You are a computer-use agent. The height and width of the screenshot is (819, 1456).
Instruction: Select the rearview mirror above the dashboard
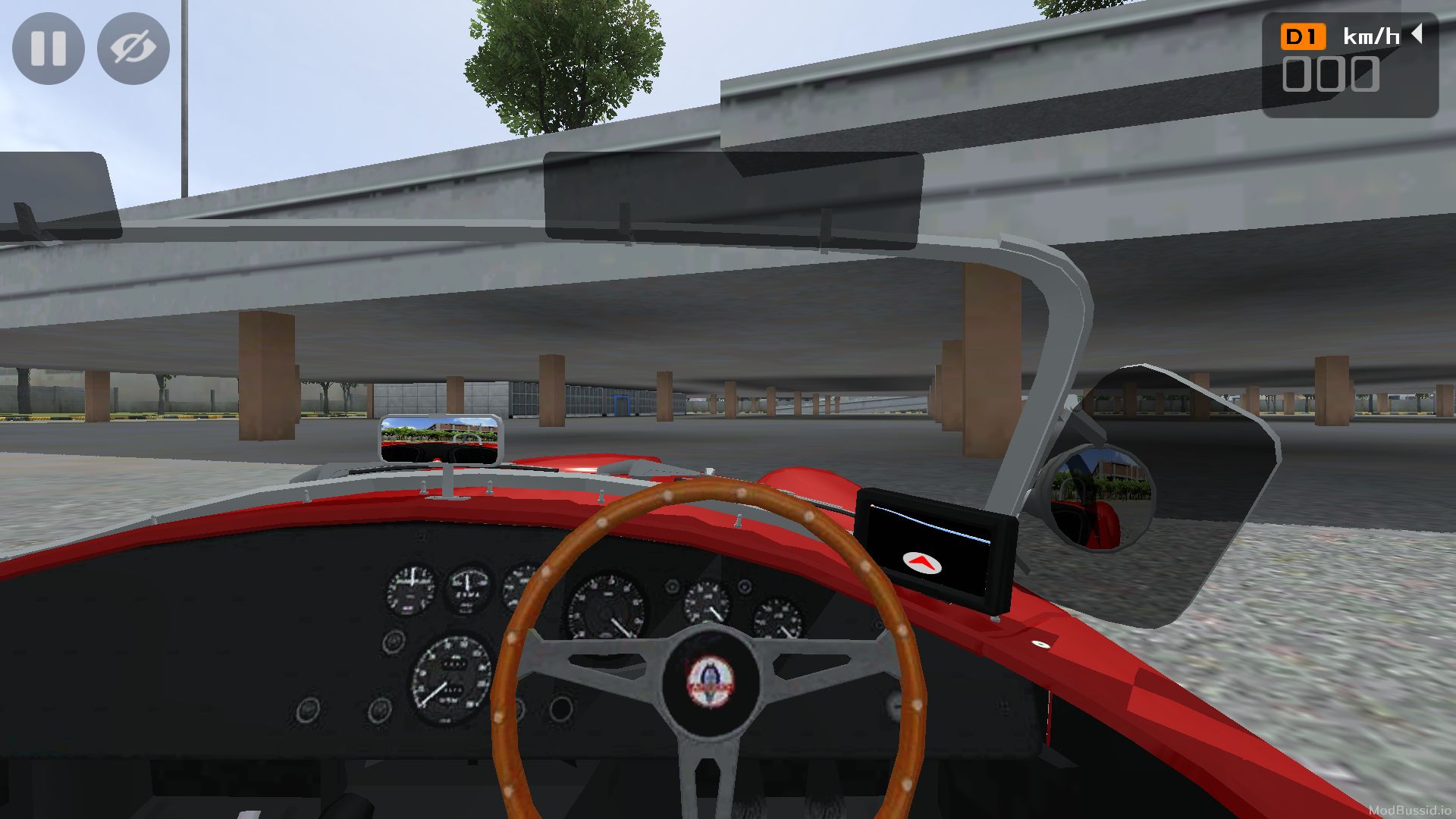tap(440, 438)
